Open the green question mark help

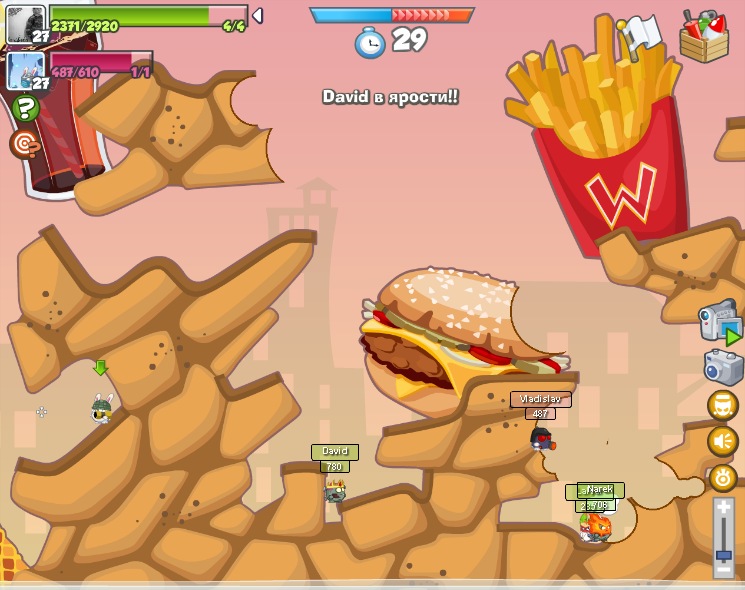26,108
